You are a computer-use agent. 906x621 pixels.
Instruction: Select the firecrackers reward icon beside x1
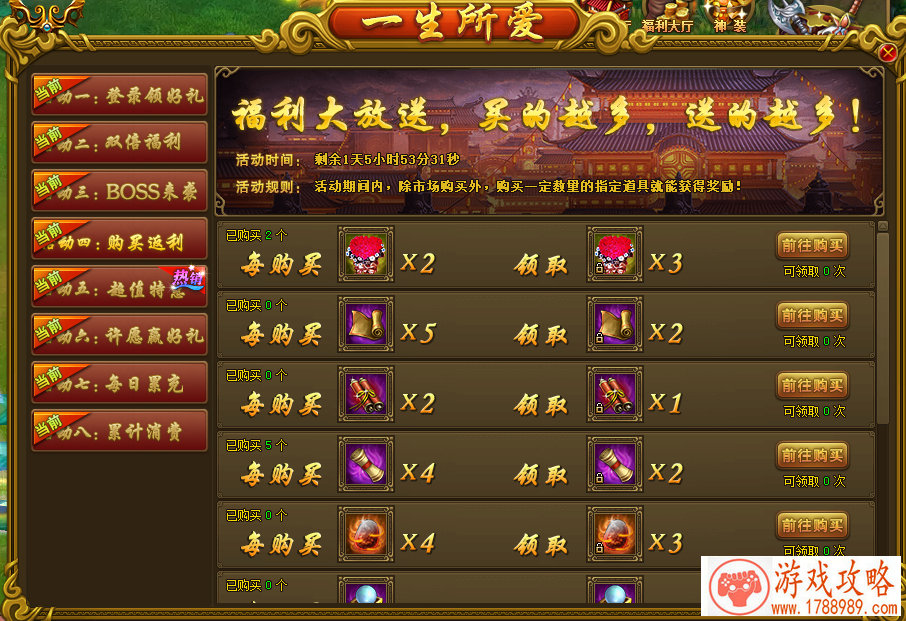point(614,394)
